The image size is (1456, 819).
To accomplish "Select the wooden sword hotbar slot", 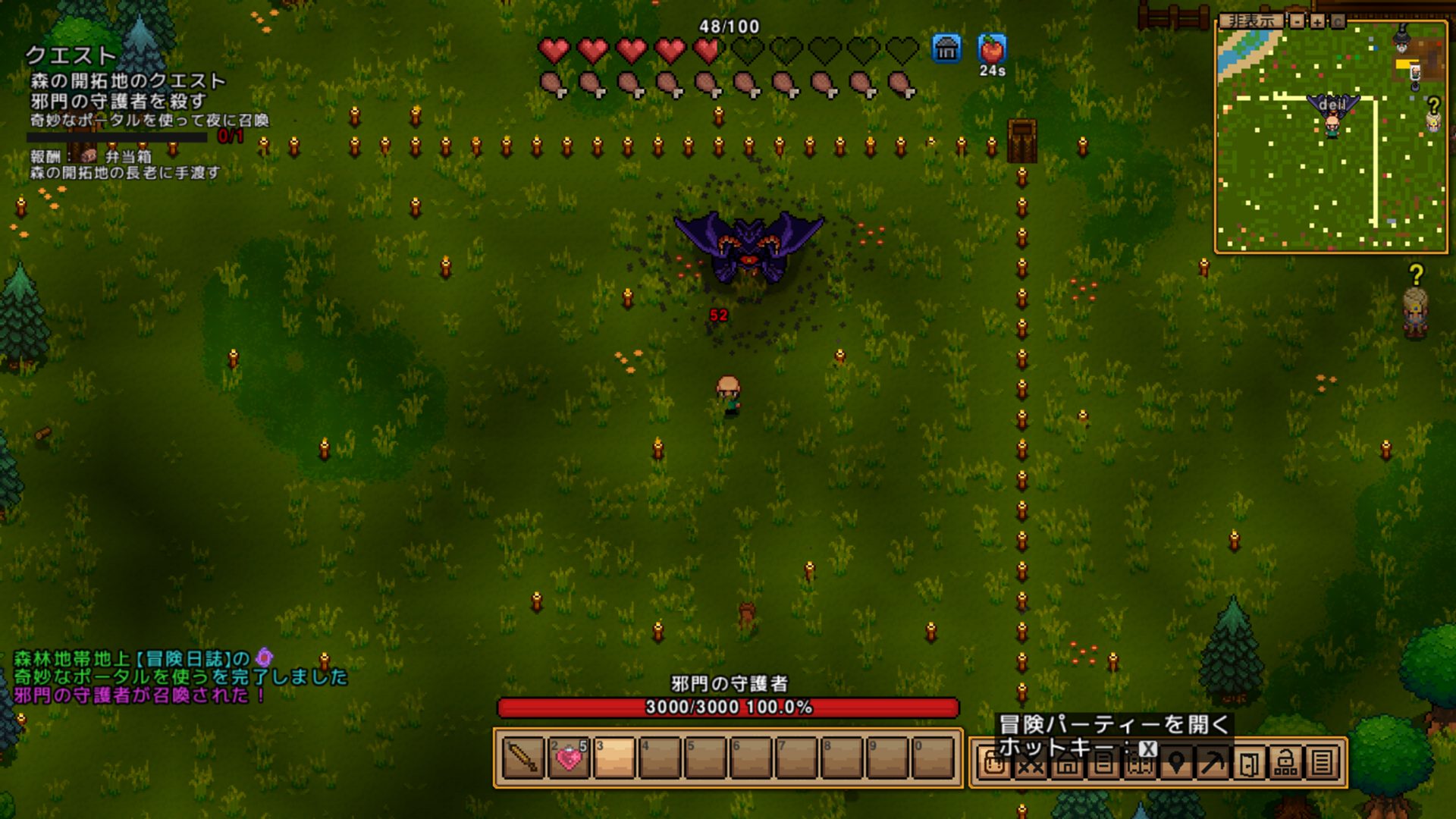I will (x=523, y=758).
